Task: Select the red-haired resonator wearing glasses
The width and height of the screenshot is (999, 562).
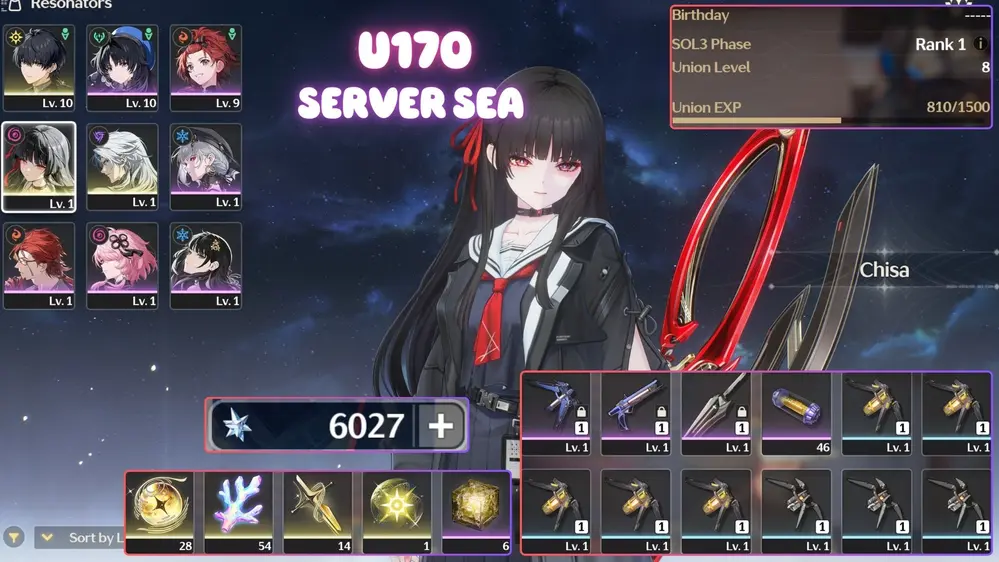Action: (x=39, y=265)
